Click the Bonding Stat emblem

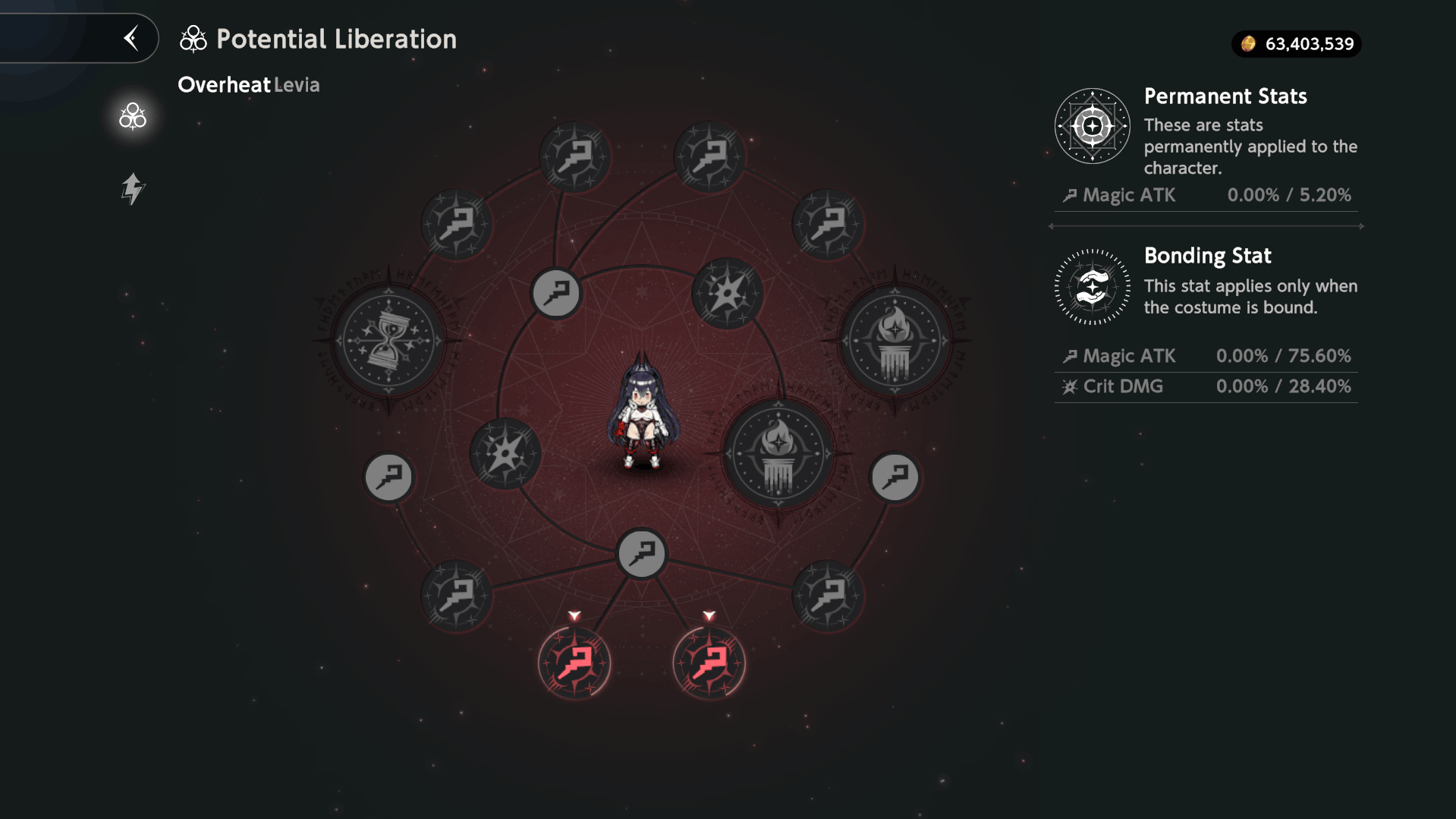click(x=1092, y=287)
